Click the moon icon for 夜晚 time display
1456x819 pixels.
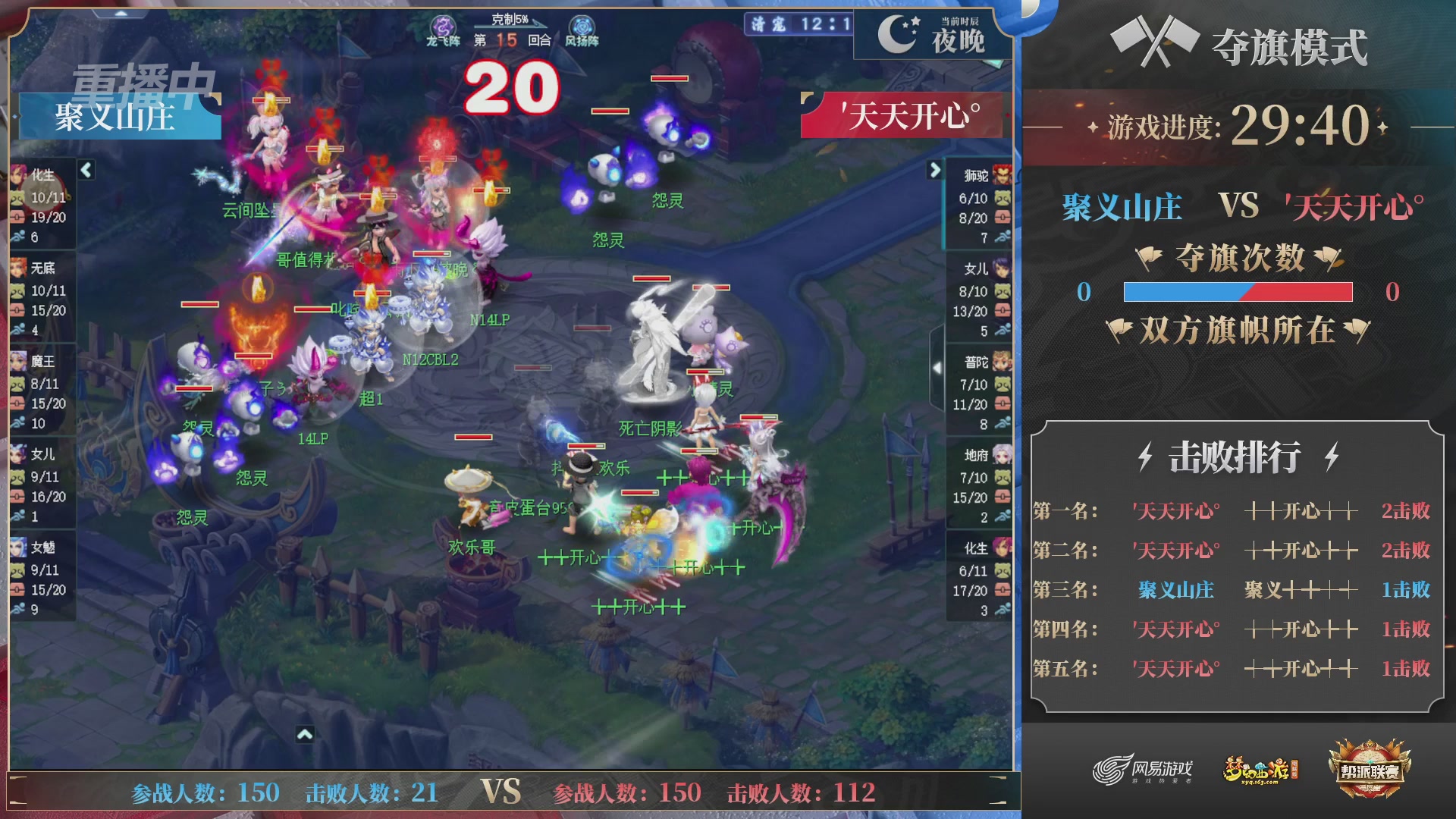[894, 34]
